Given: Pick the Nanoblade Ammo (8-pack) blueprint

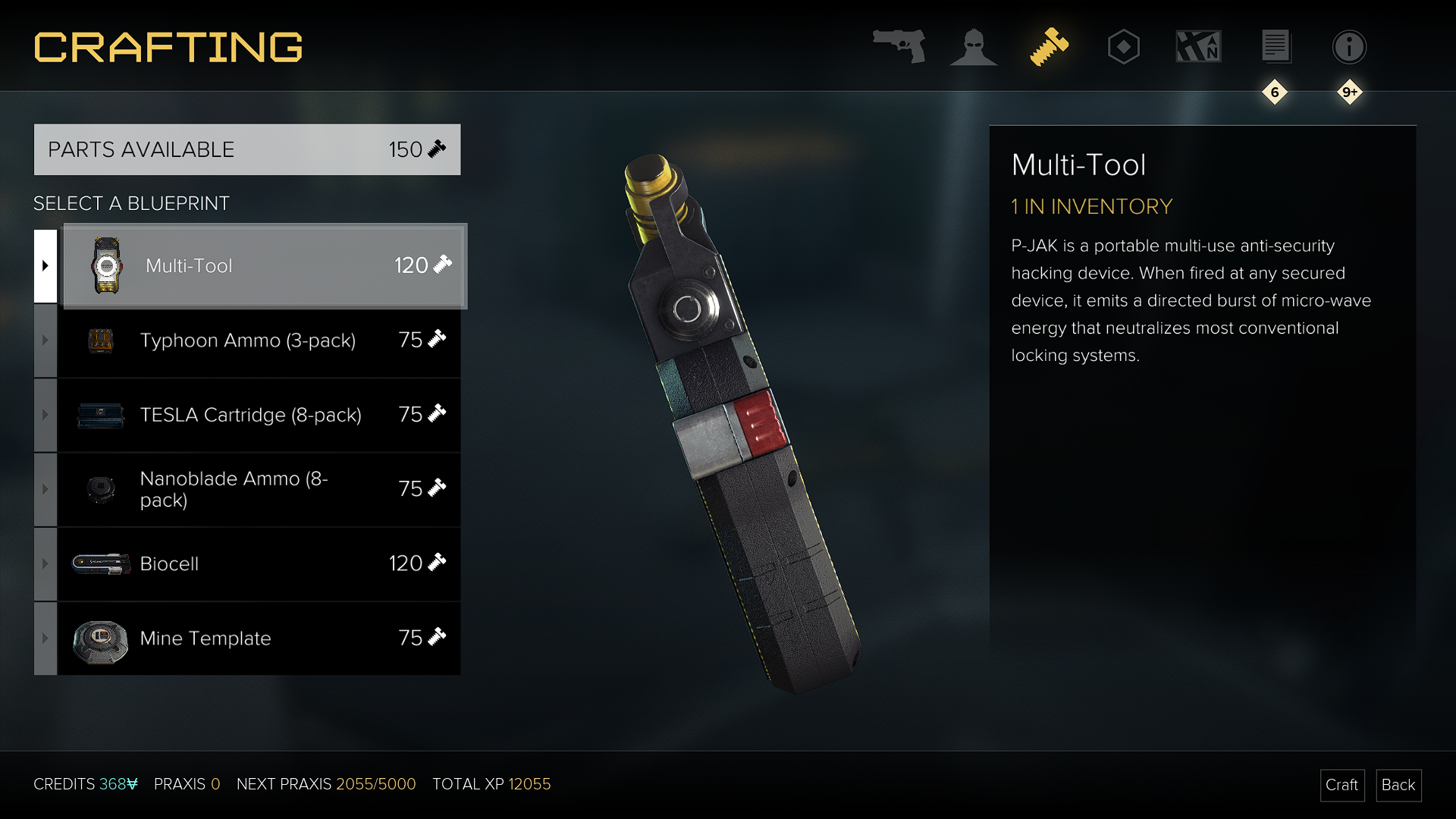Looking at the screenshot, I should (x=258, y=489).
